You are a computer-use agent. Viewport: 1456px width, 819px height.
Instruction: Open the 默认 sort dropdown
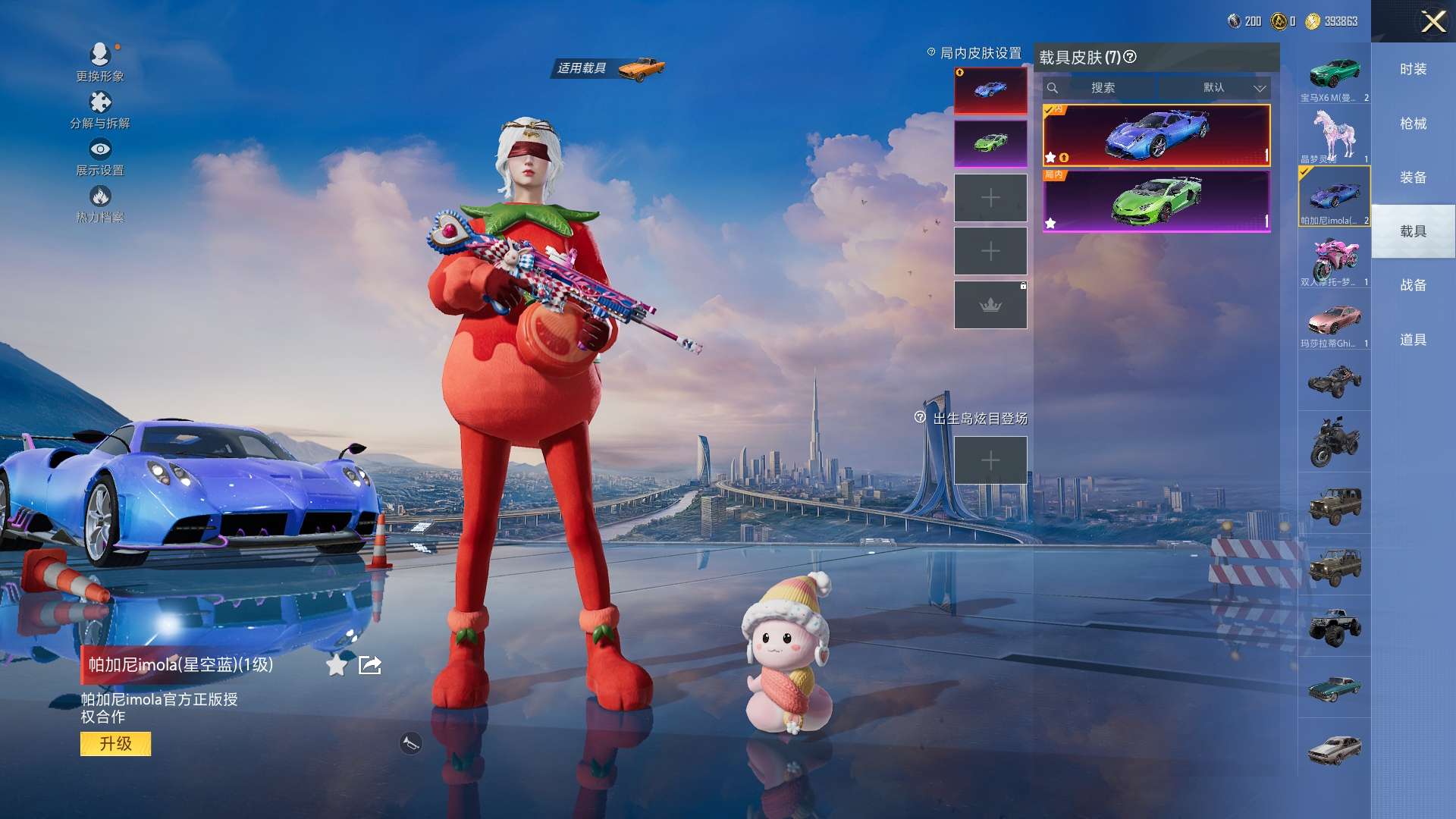click(1233, 88)
